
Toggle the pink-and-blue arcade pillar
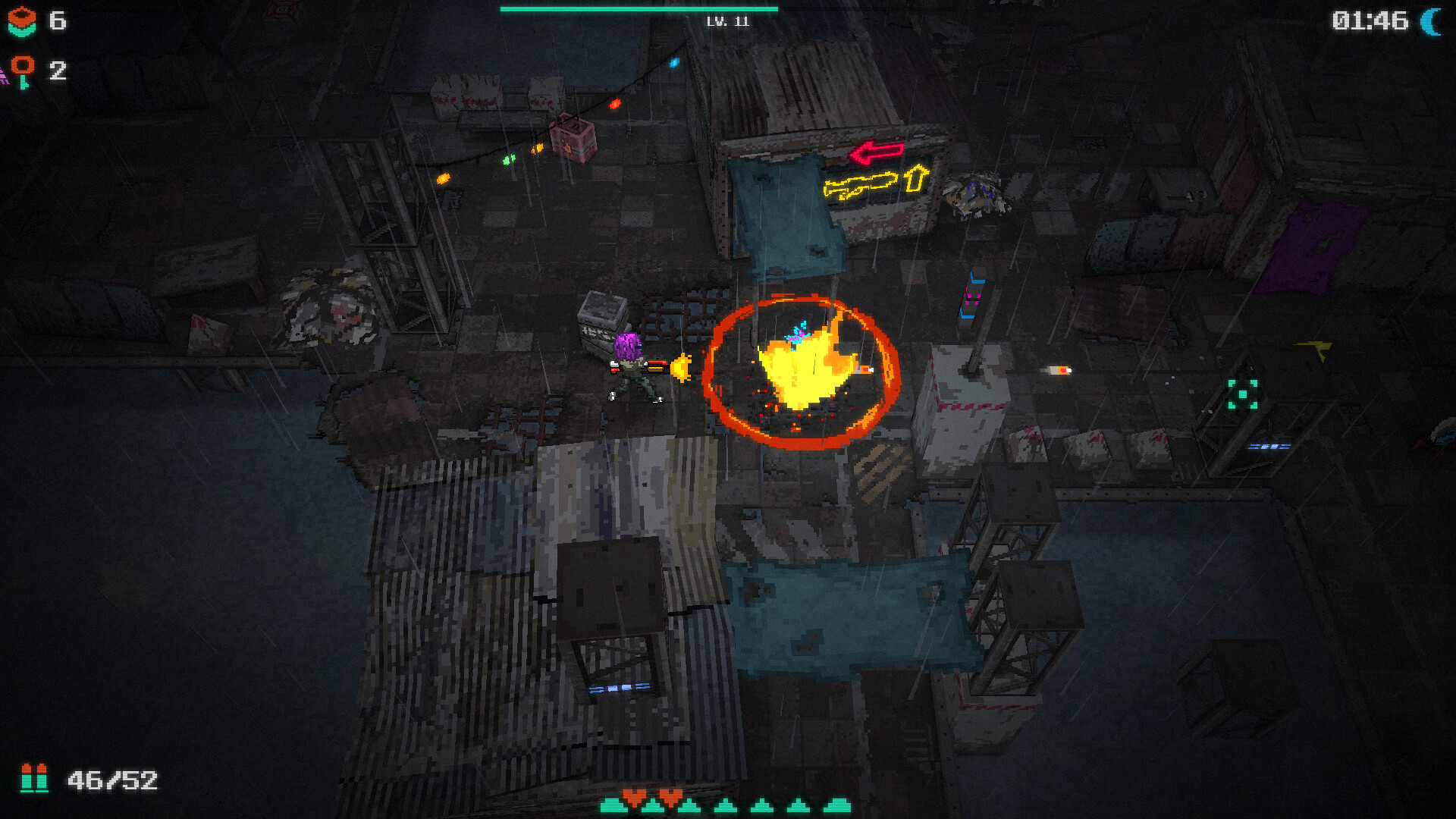[x=973, y=296]
